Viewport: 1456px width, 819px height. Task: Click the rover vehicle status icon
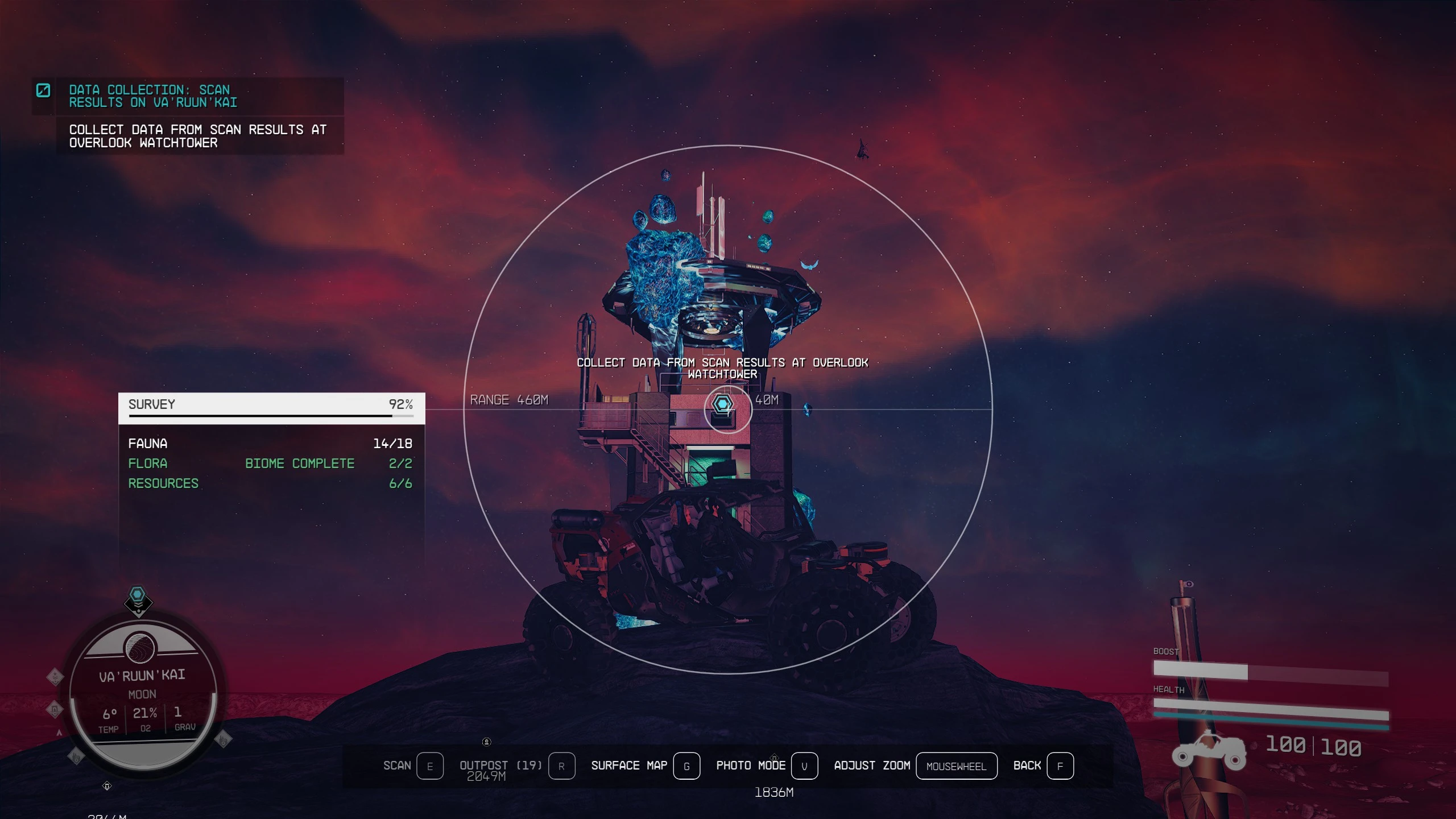point(1210,751)
